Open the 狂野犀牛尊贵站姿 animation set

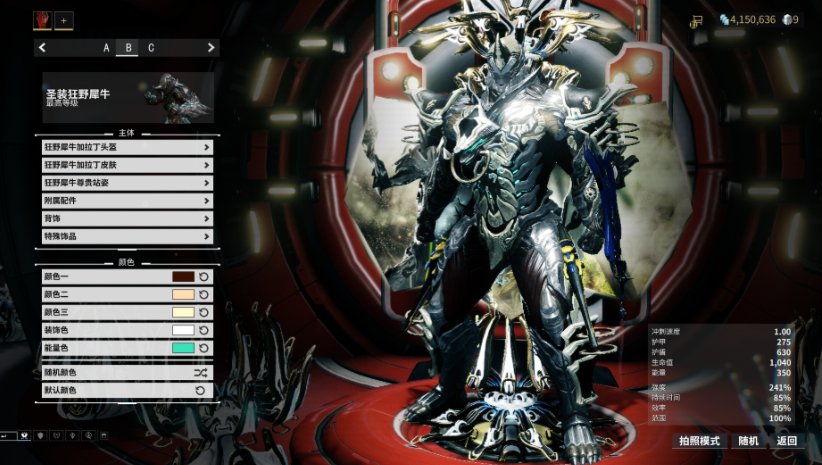[x=126, y=183]
